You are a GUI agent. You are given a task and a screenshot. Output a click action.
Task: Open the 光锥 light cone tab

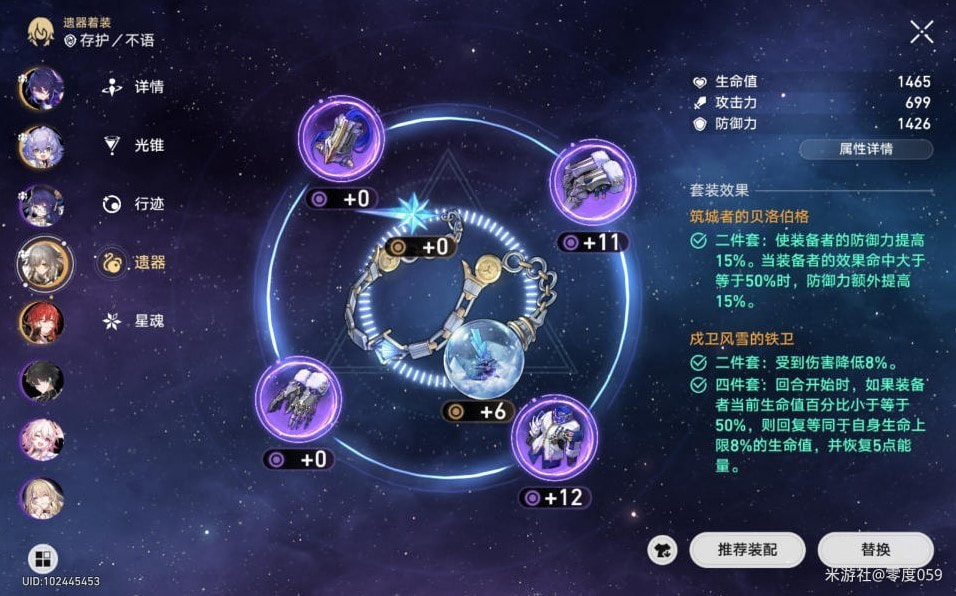pos(135,145)
